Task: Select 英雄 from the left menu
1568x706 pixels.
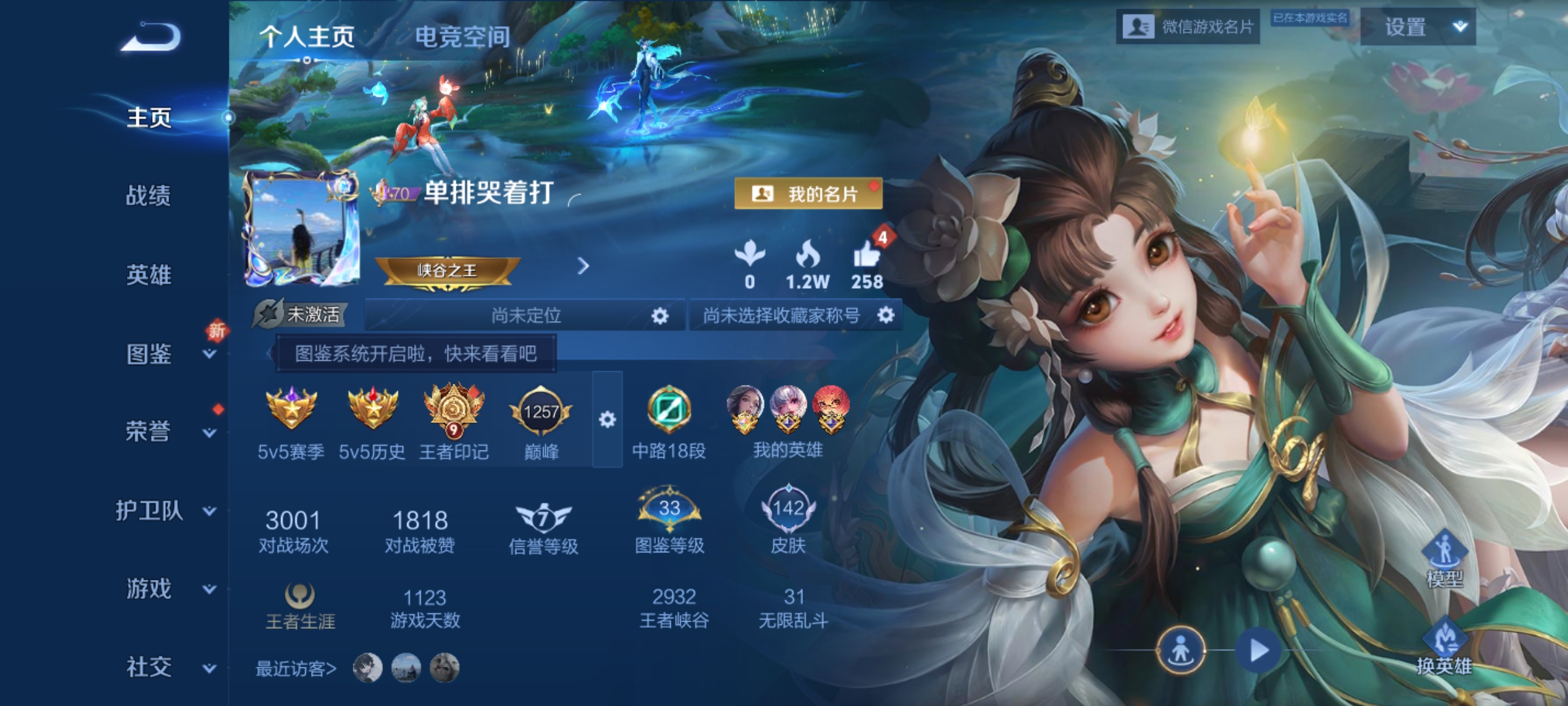Action: click(148, 275)
